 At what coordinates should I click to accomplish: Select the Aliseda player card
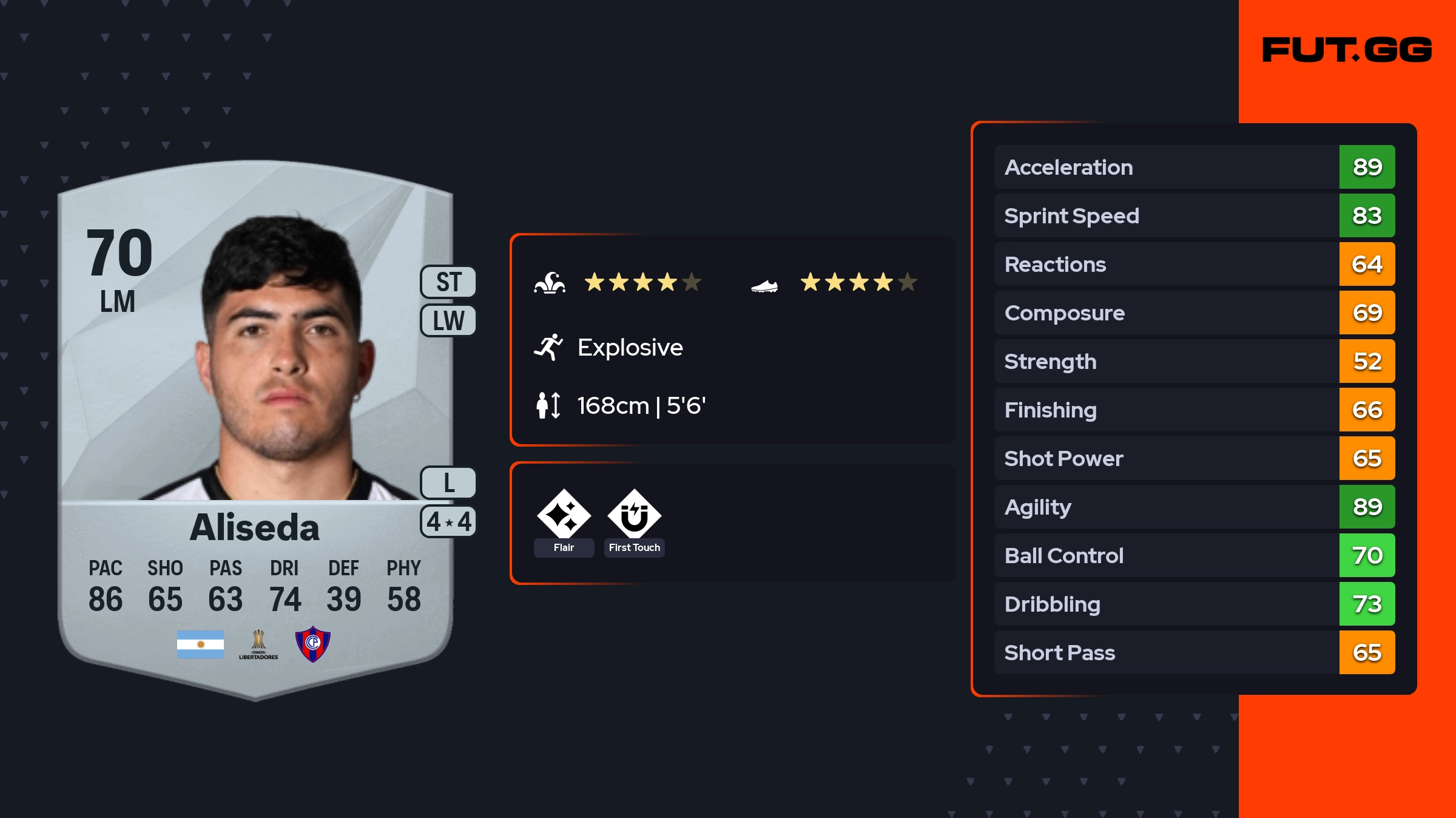click(255, 425)
